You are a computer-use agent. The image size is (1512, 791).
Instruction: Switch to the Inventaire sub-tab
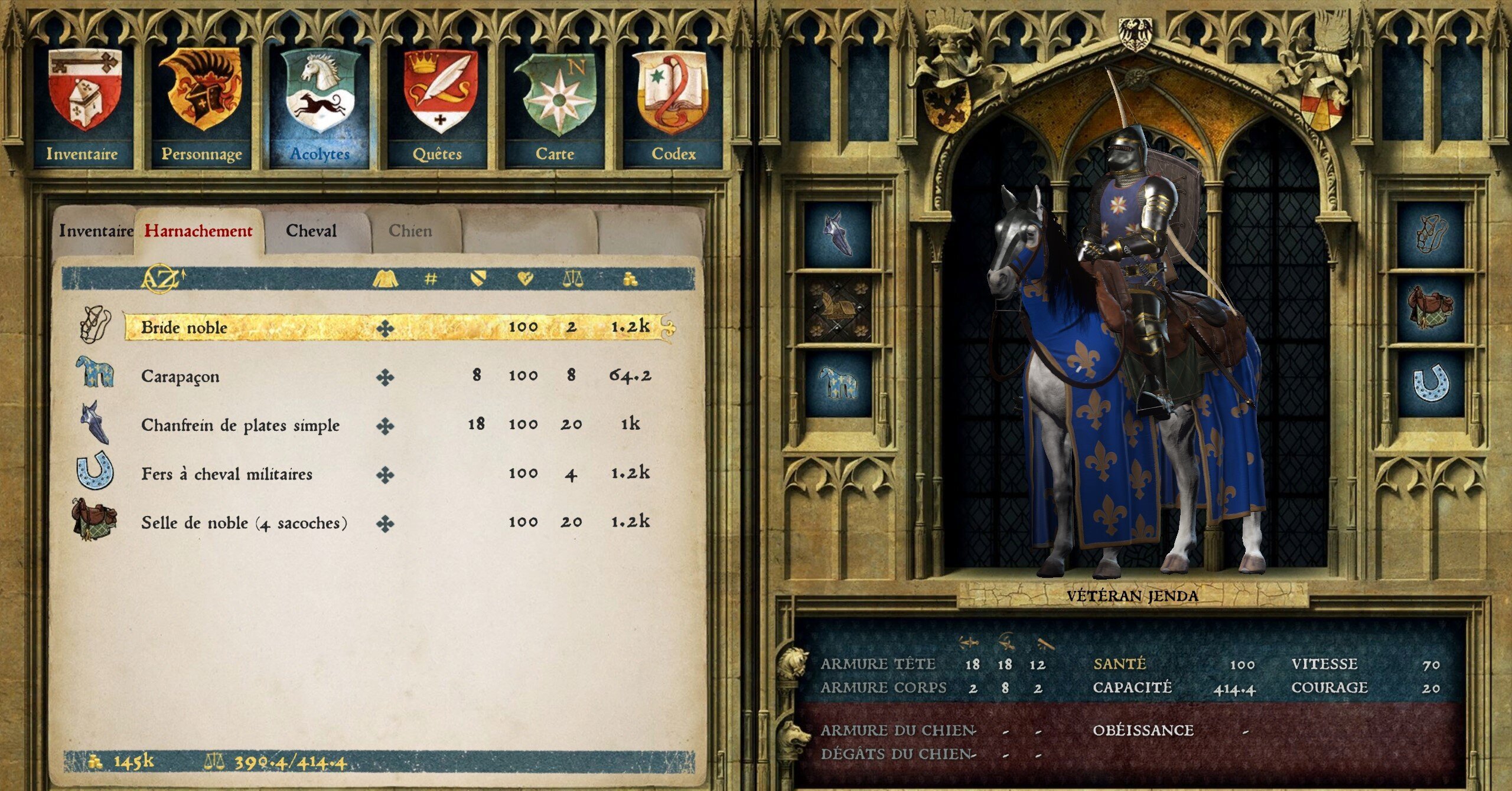point(96,231)
